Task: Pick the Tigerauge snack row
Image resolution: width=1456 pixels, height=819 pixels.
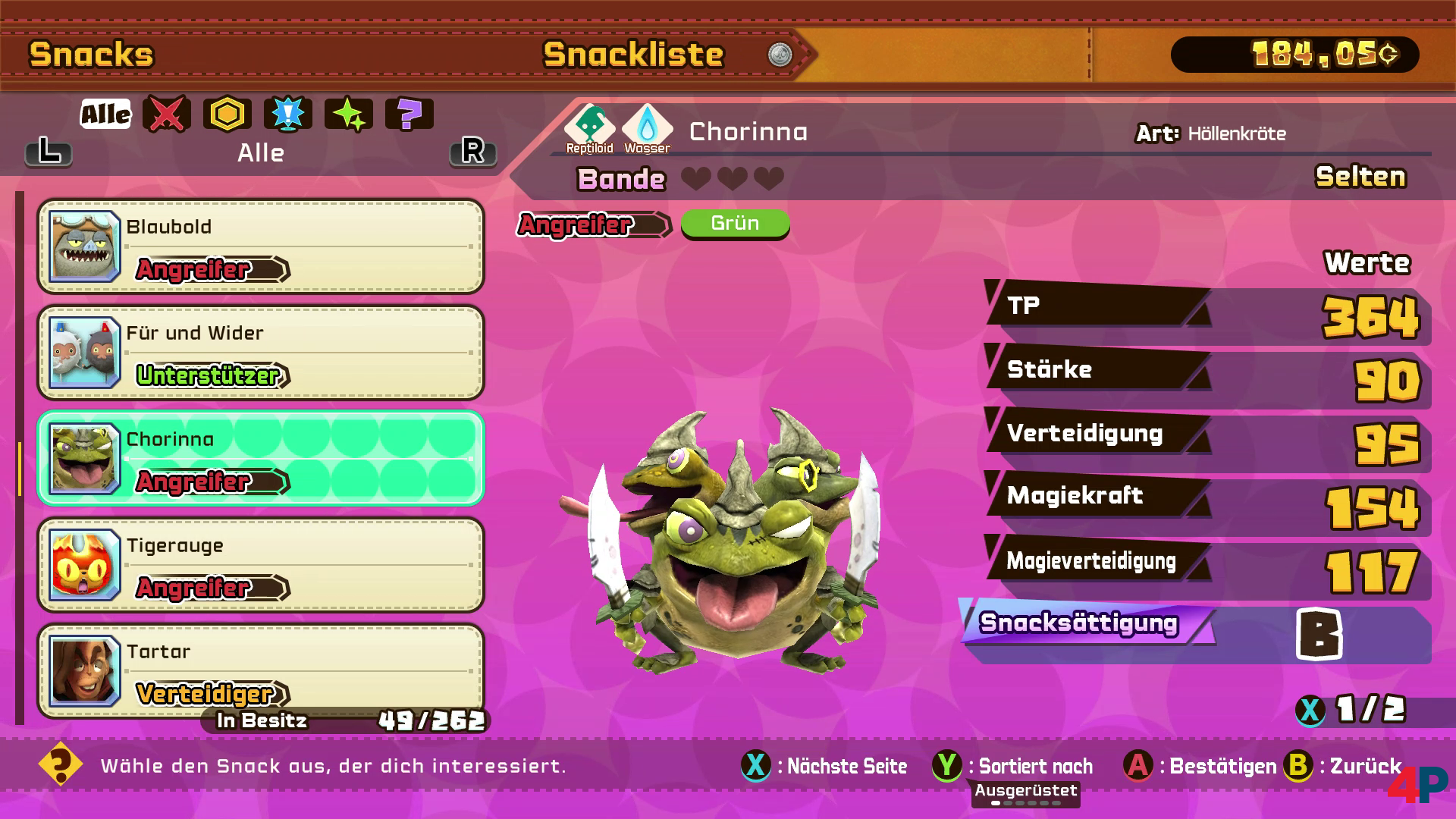Action: click(x=261, y=565)
